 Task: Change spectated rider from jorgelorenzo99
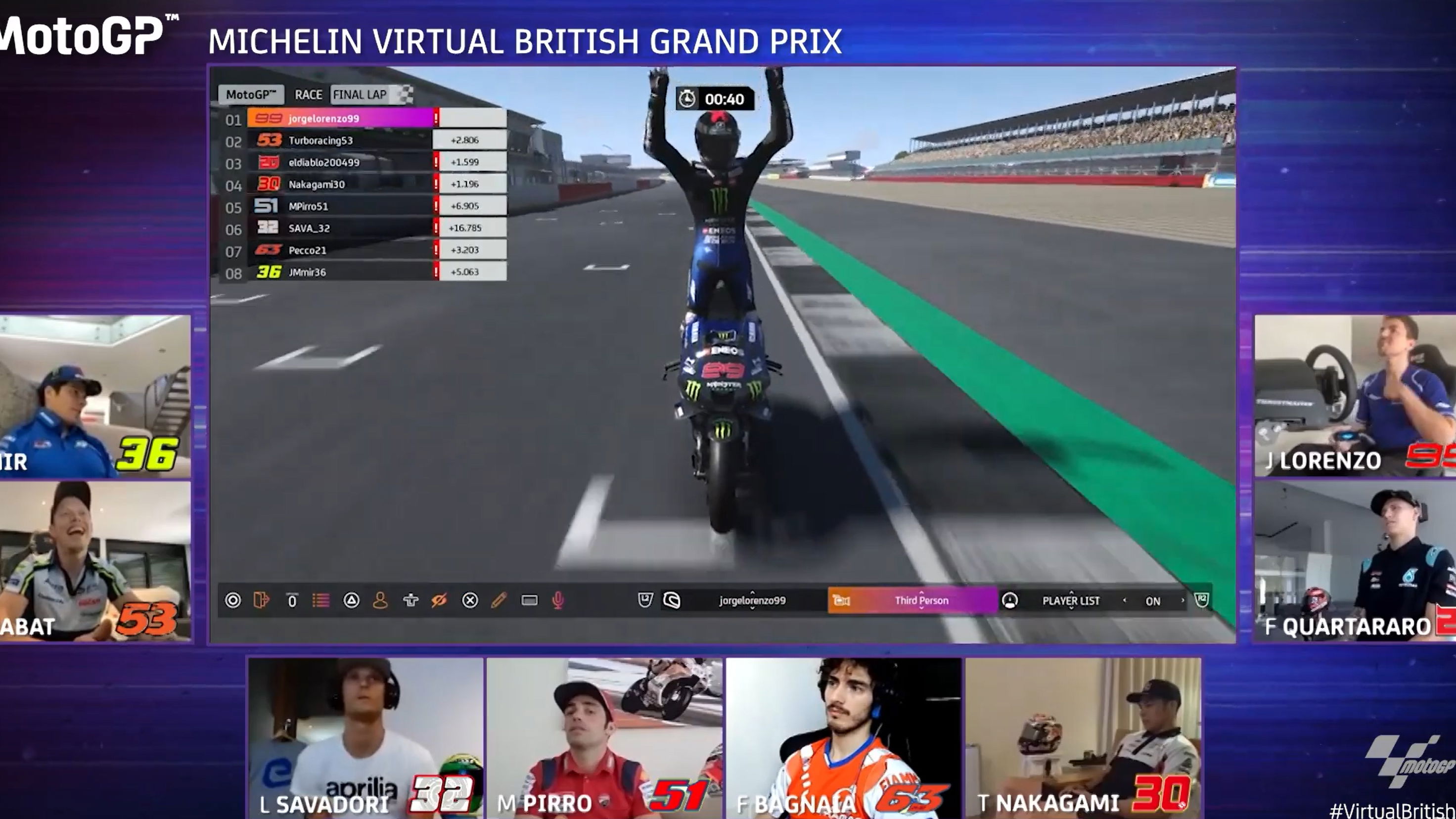tap(752, 600)
